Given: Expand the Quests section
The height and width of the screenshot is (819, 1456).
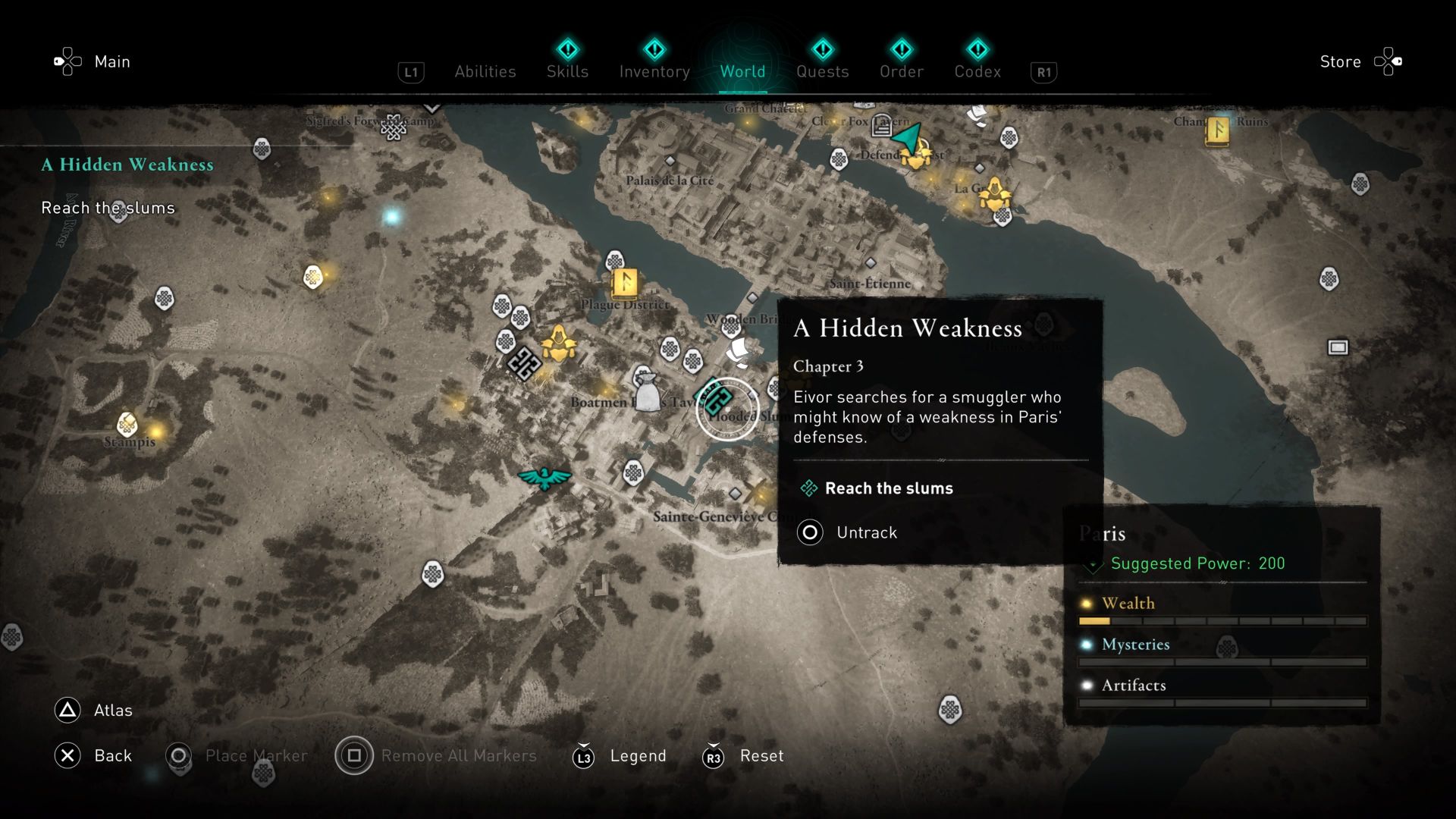Looking at the screenshot, I should pyautogui.click(x=824, y=71).
